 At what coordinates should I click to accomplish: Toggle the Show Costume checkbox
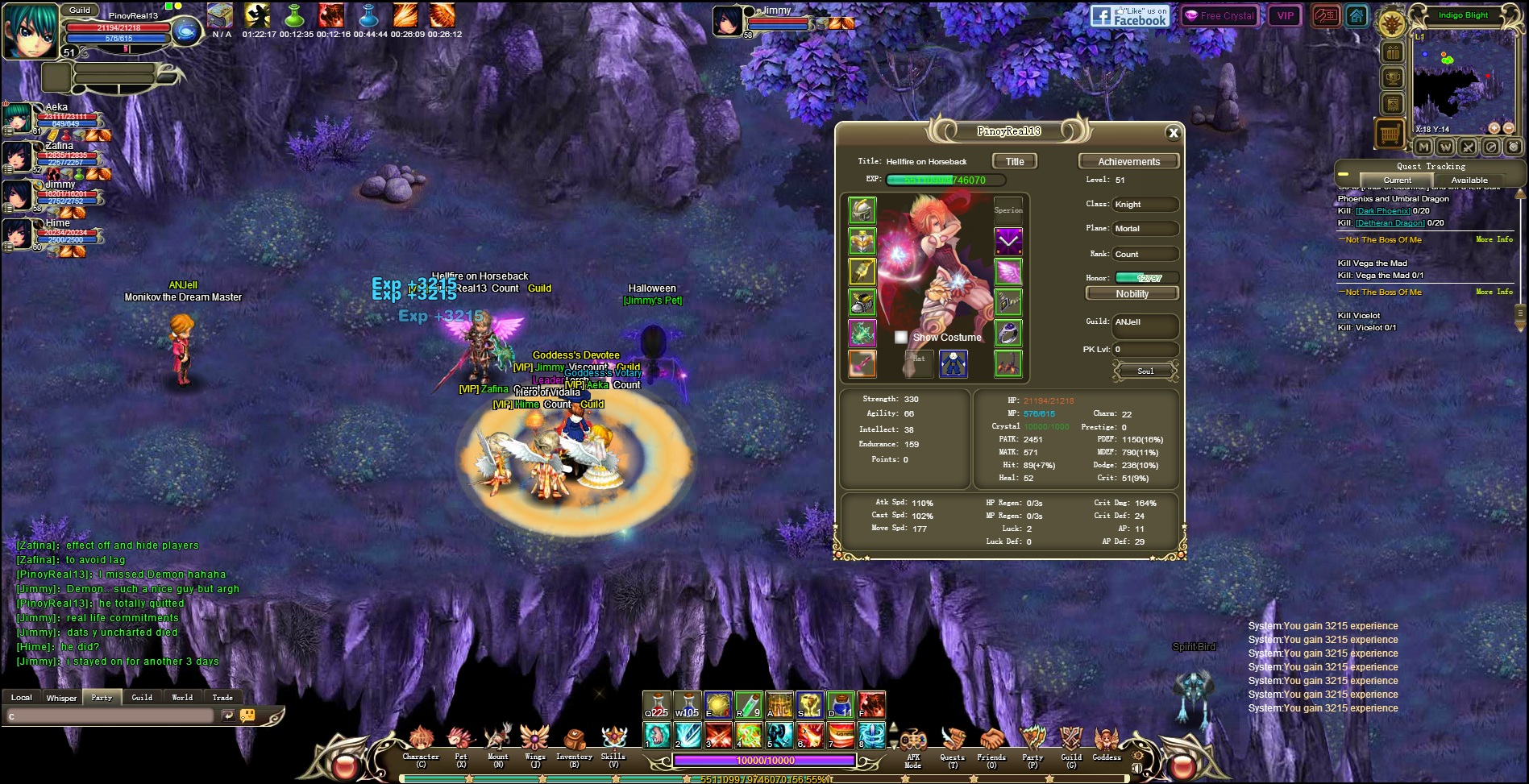[x=901, y=338]
